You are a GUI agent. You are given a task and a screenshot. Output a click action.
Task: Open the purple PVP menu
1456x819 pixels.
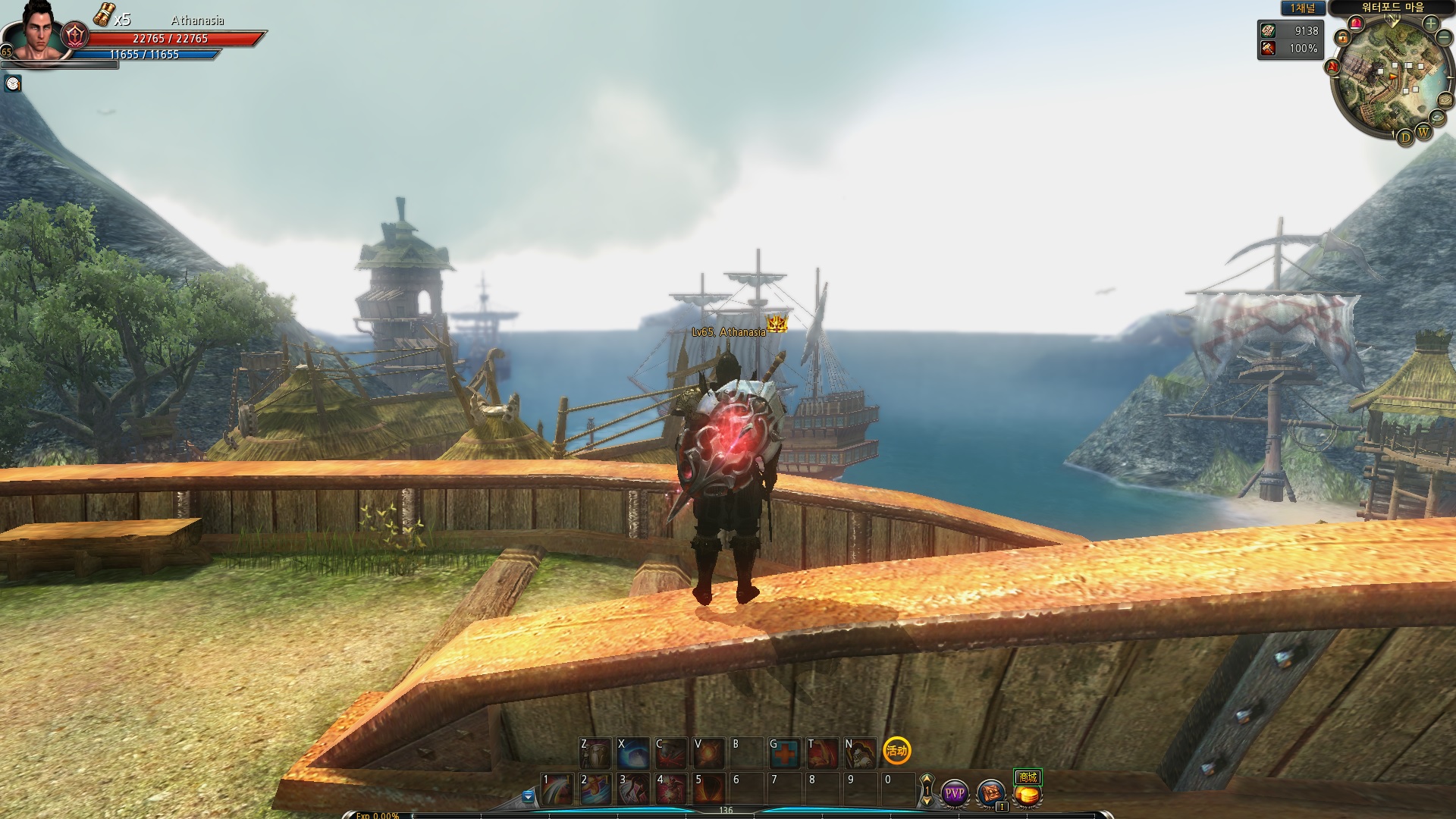(x=954, y=793)
